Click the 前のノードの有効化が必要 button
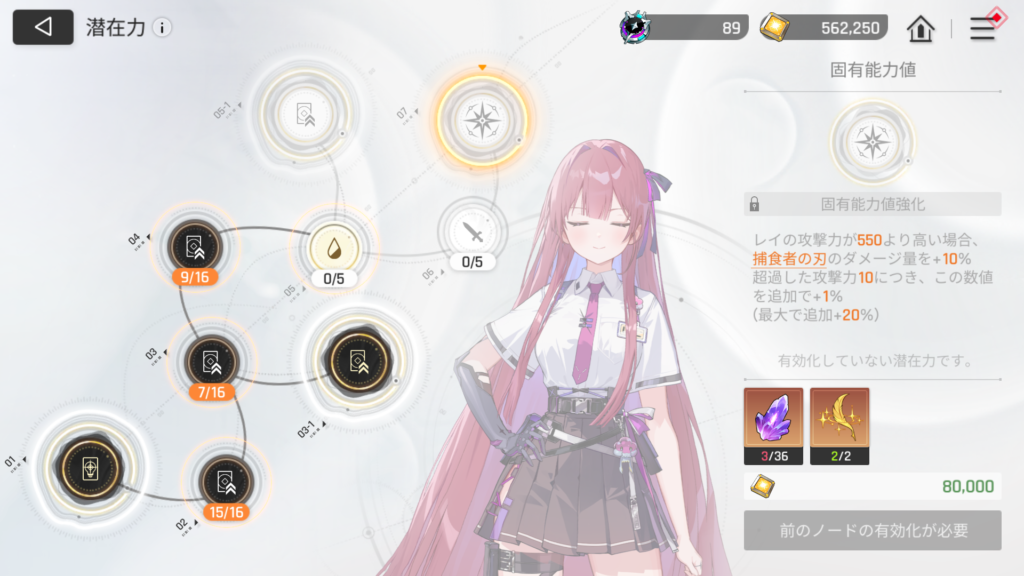The image size is (1024, 576). 872,530
